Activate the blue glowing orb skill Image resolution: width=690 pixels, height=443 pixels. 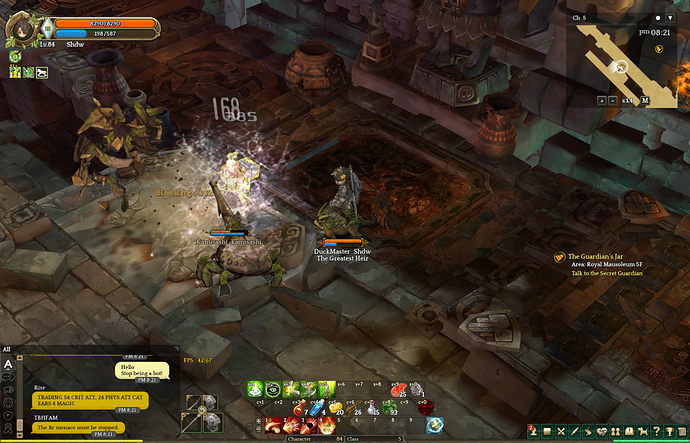tap(435, 424)
